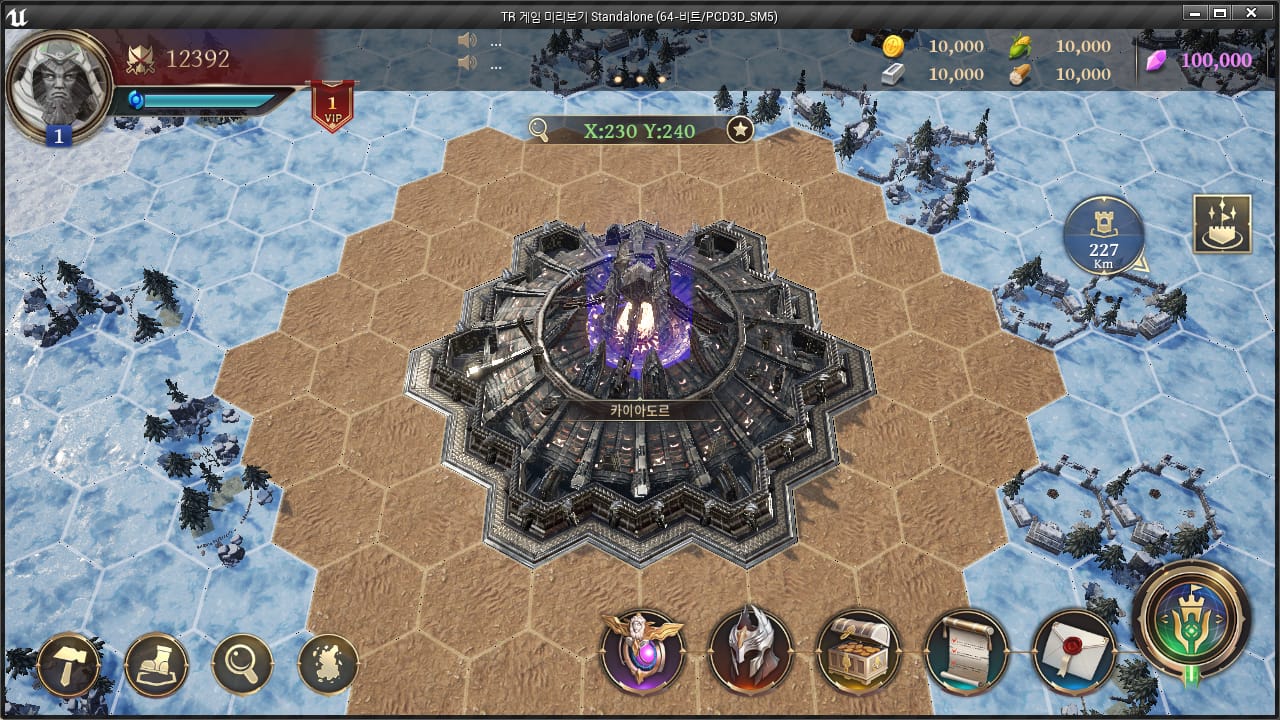Open the dwarf king avatar profile
The image size is (1280, 720).
tap(58, 84)
